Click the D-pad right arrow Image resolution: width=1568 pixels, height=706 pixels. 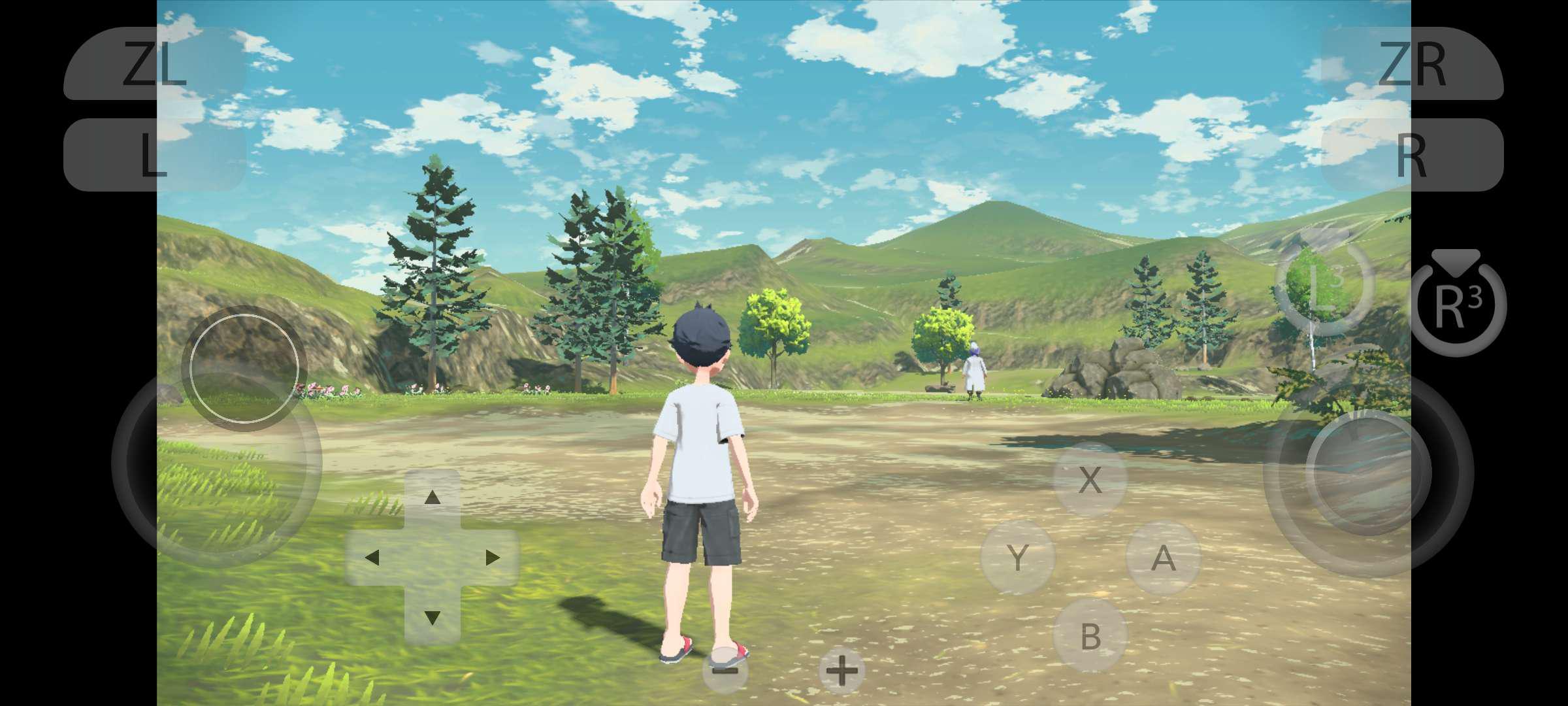[492, 558]
